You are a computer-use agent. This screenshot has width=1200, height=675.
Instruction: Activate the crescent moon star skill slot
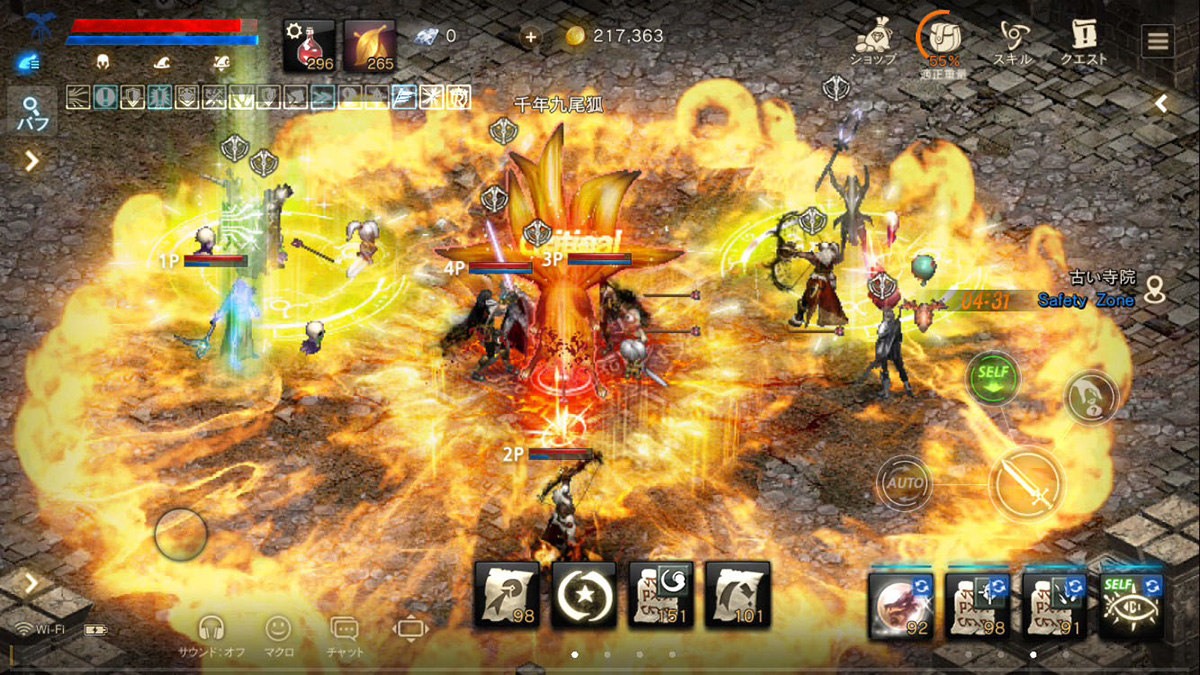pyautogui.click(x=584, y=595)
